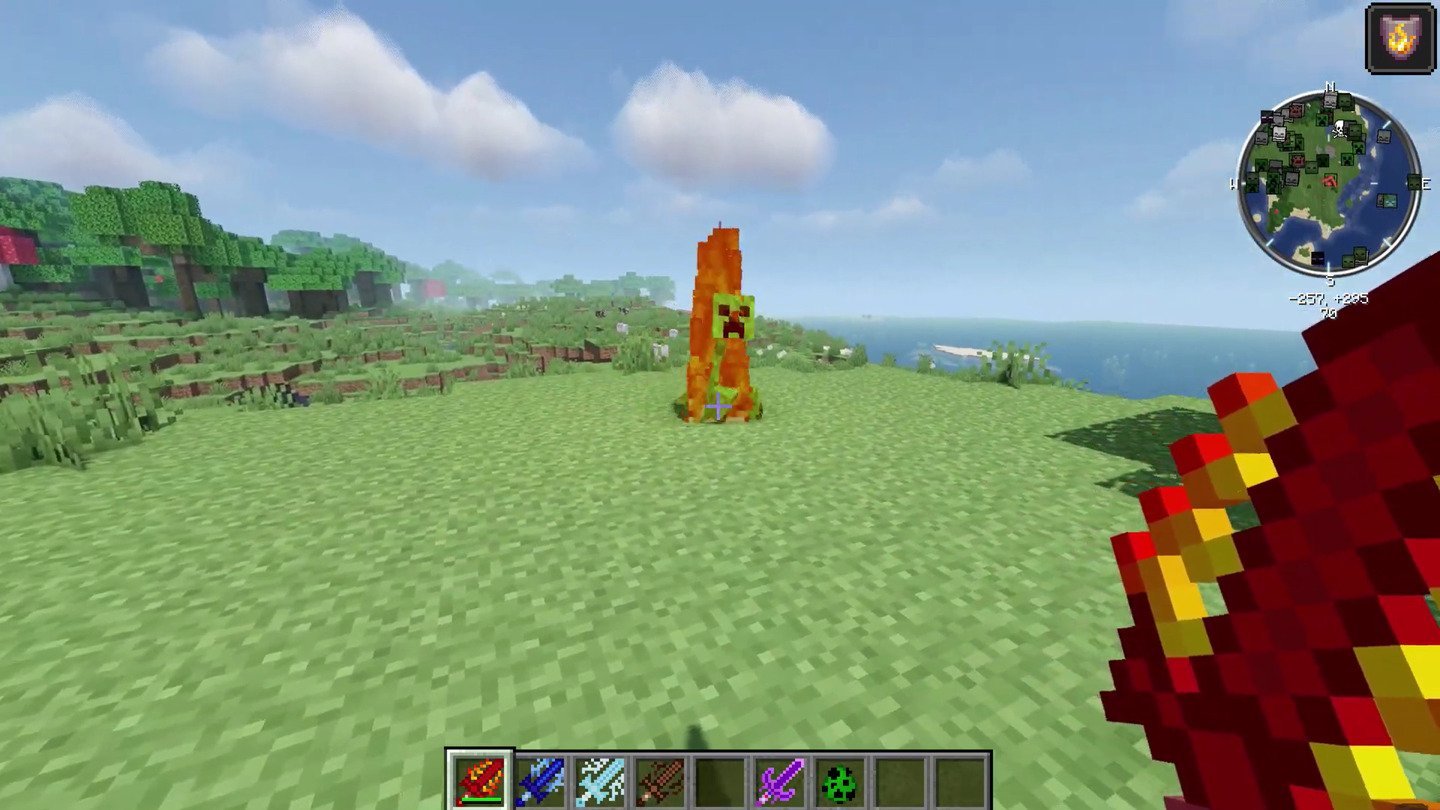The height and width of the screenshot is (810, 1440).
Task: Select the dark blue sword slot
Action: 540,781
